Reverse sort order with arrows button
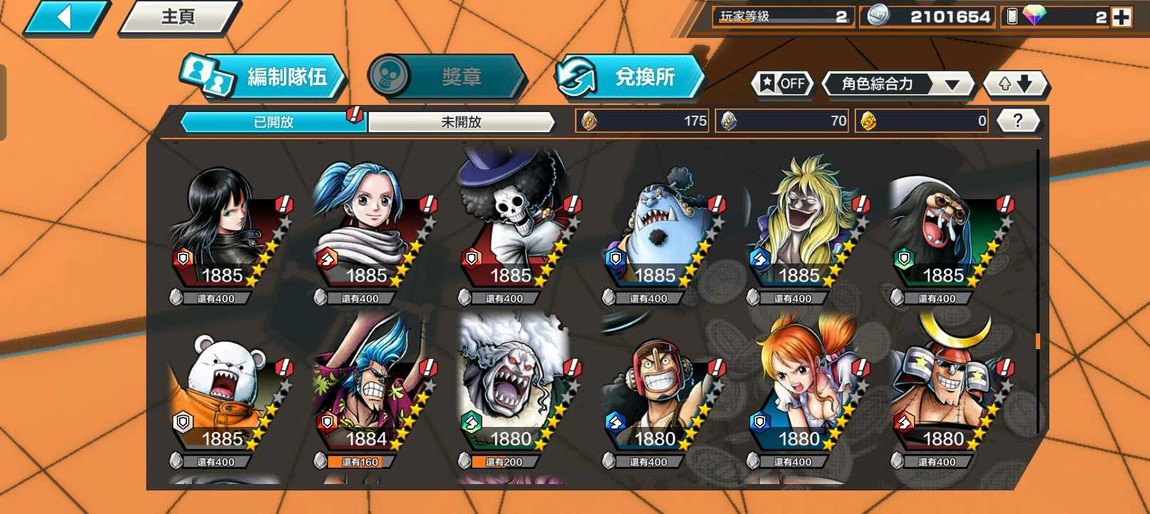1150x514 pixels. 1015,84
